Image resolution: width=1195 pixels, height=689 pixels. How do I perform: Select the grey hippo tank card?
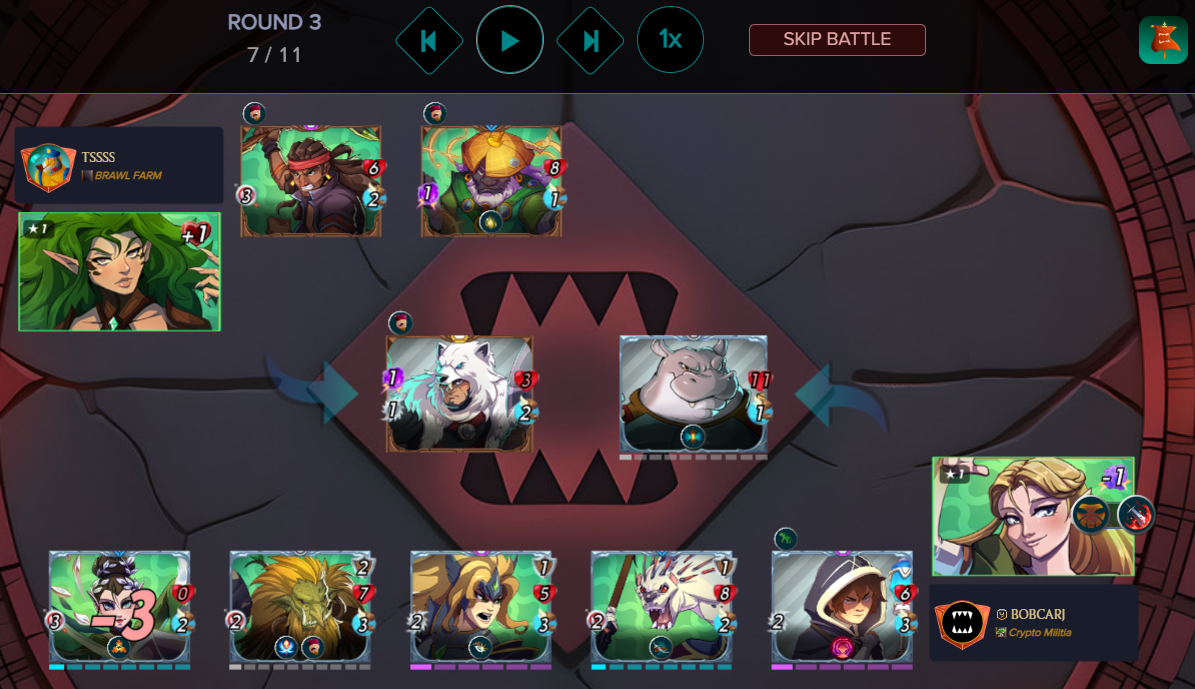point(693,394)
